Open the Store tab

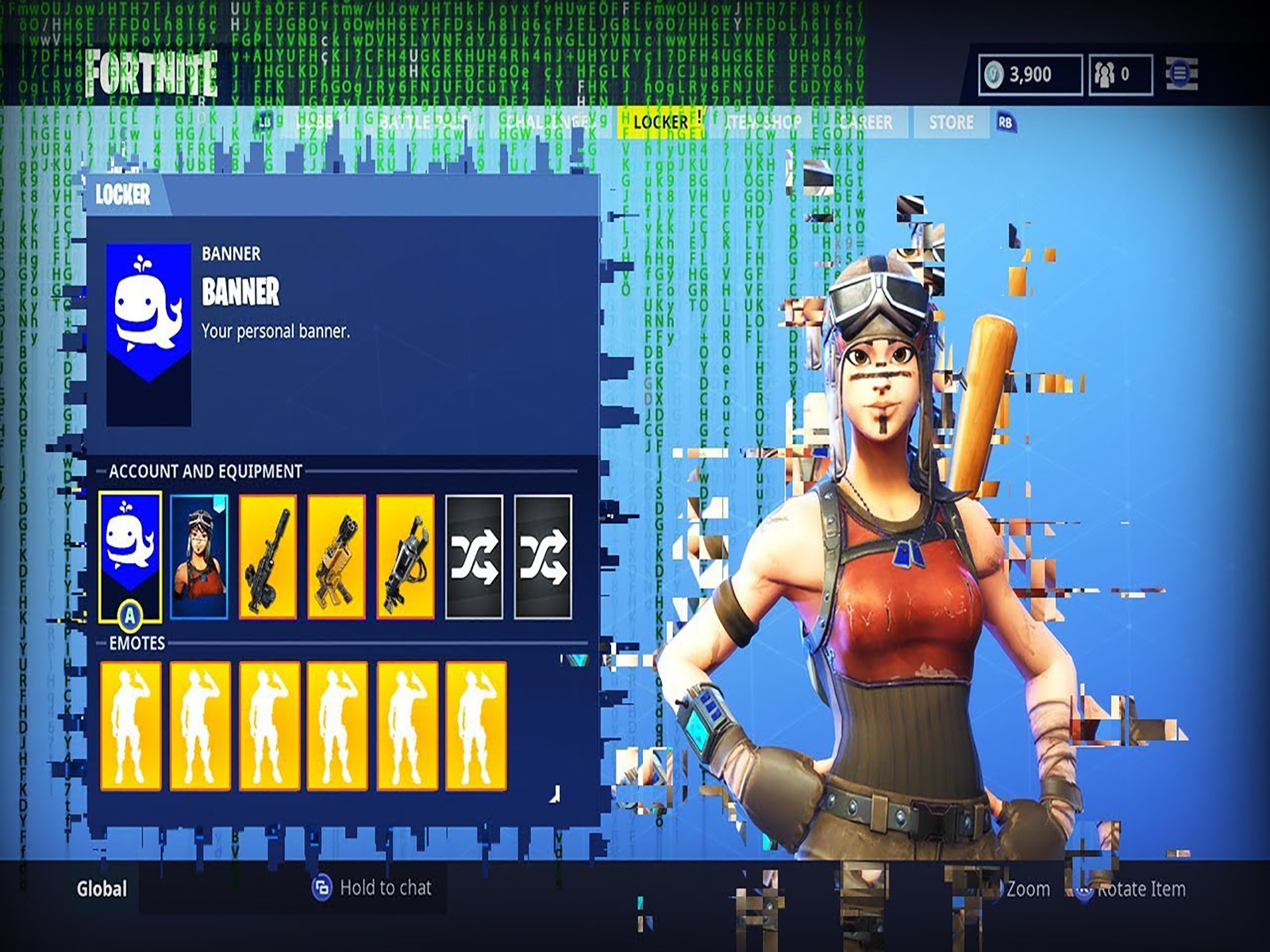951,123
